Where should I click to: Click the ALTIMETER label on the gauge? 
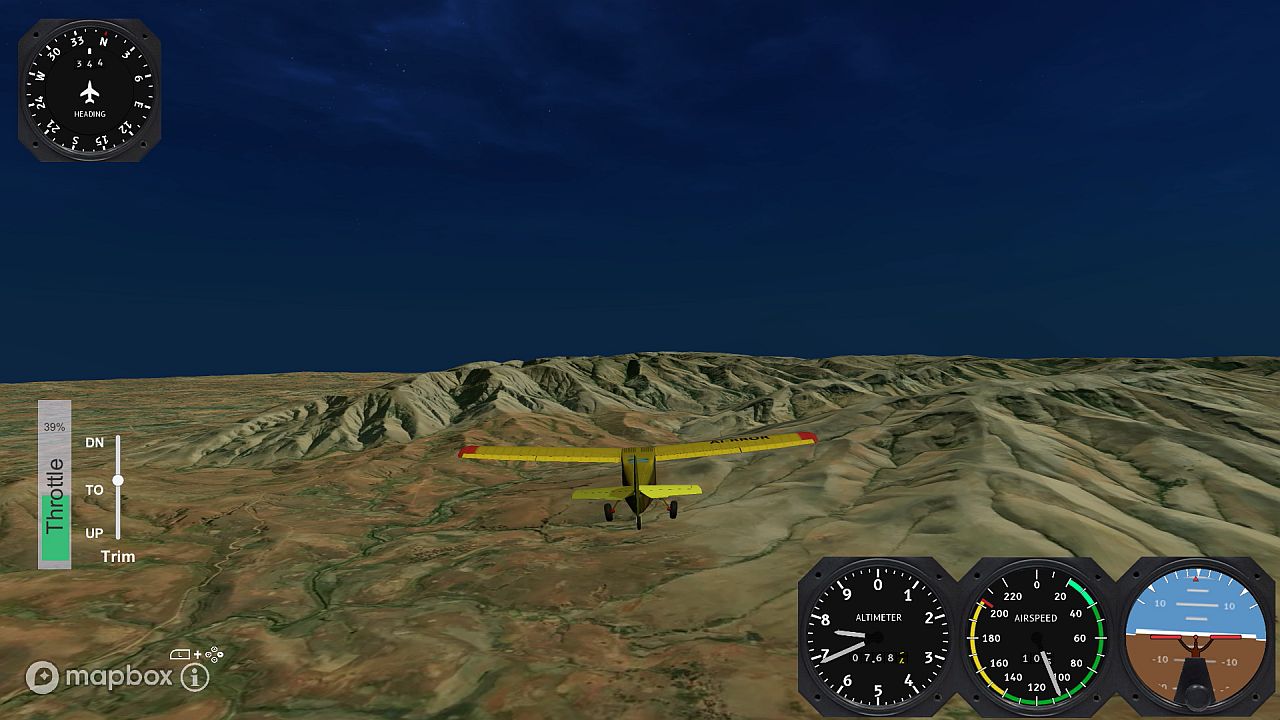point(878,618)
